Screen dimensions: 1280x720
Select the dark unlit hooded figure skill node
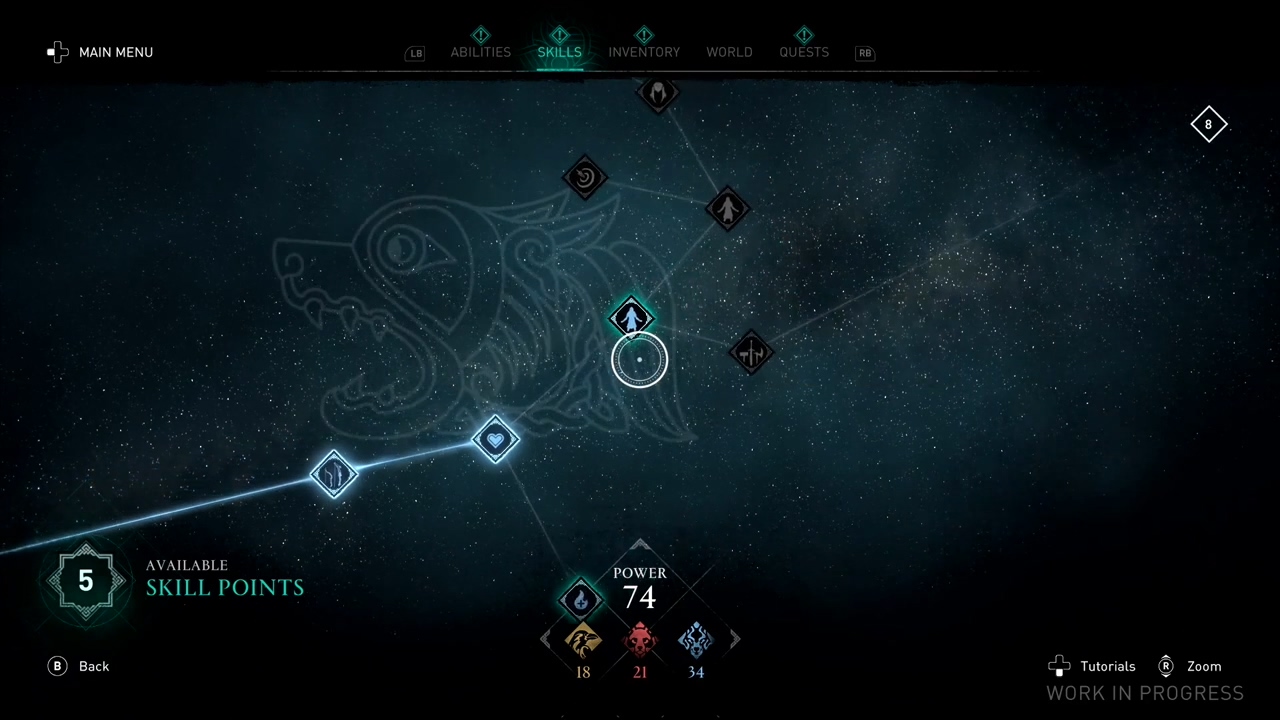pos(727,209)
